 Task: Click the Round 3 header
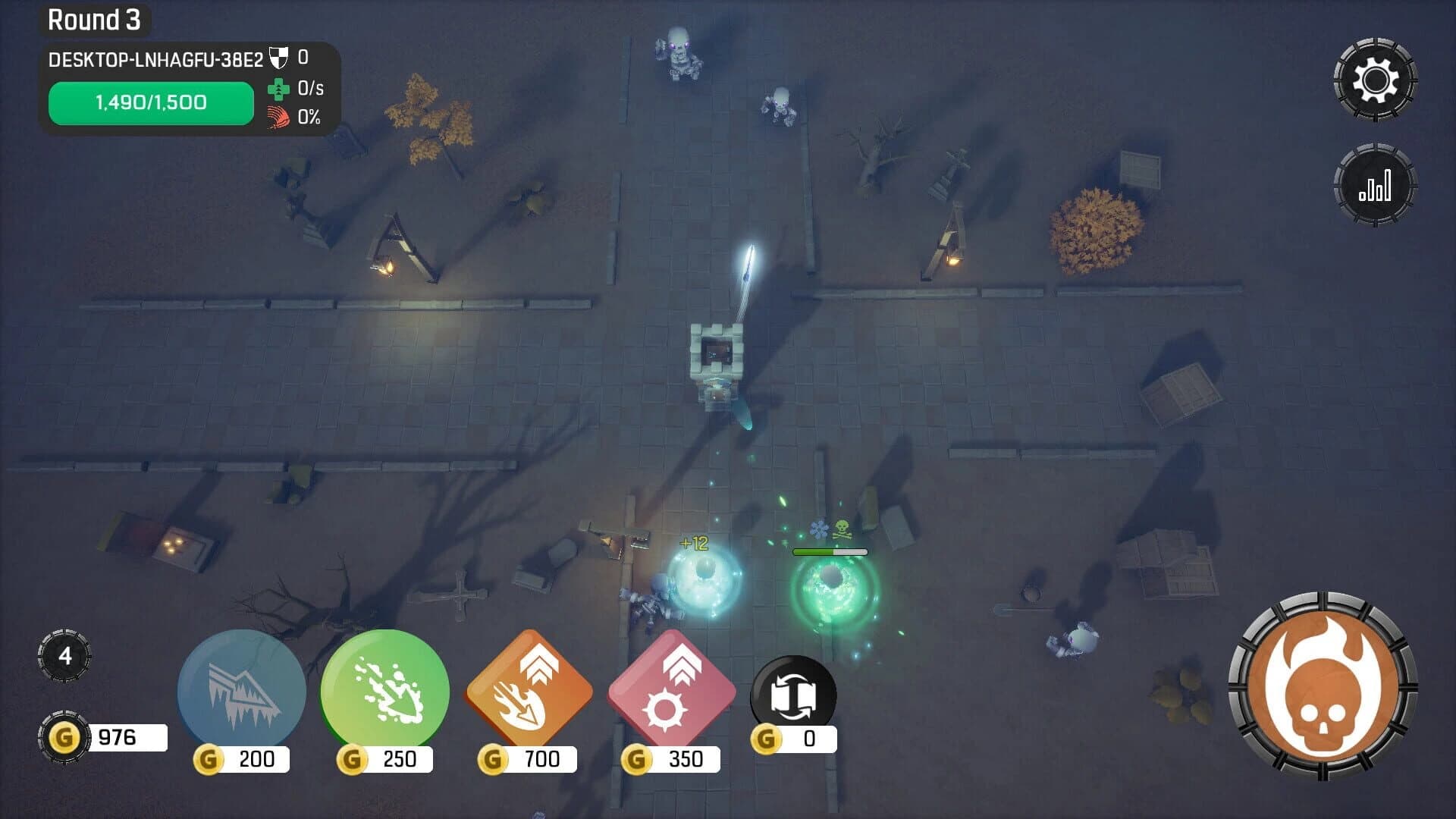point(94,20)
